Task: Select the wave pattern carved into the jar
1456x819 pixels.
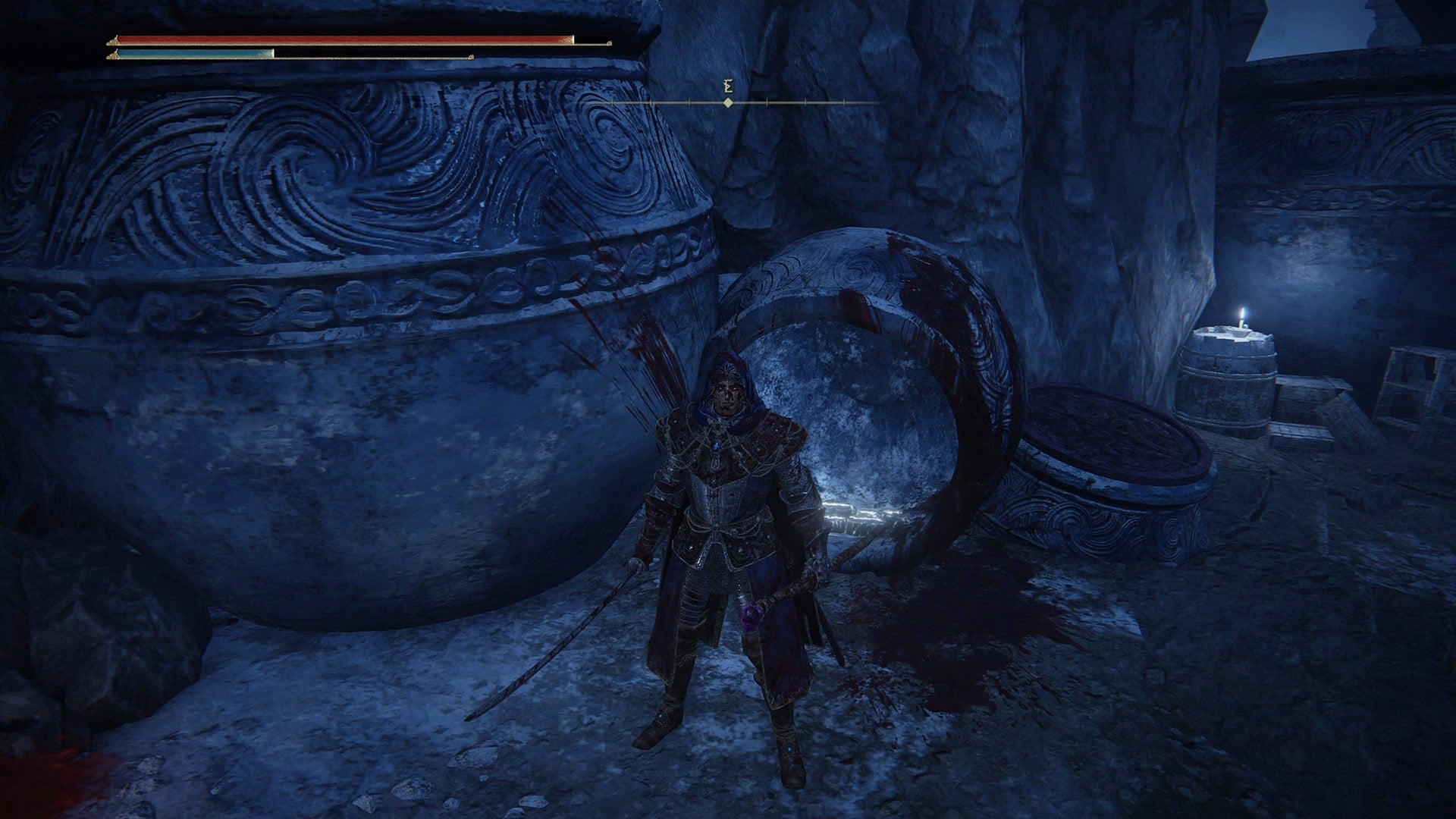Action: pyautogui.click(x=303, y=167)
